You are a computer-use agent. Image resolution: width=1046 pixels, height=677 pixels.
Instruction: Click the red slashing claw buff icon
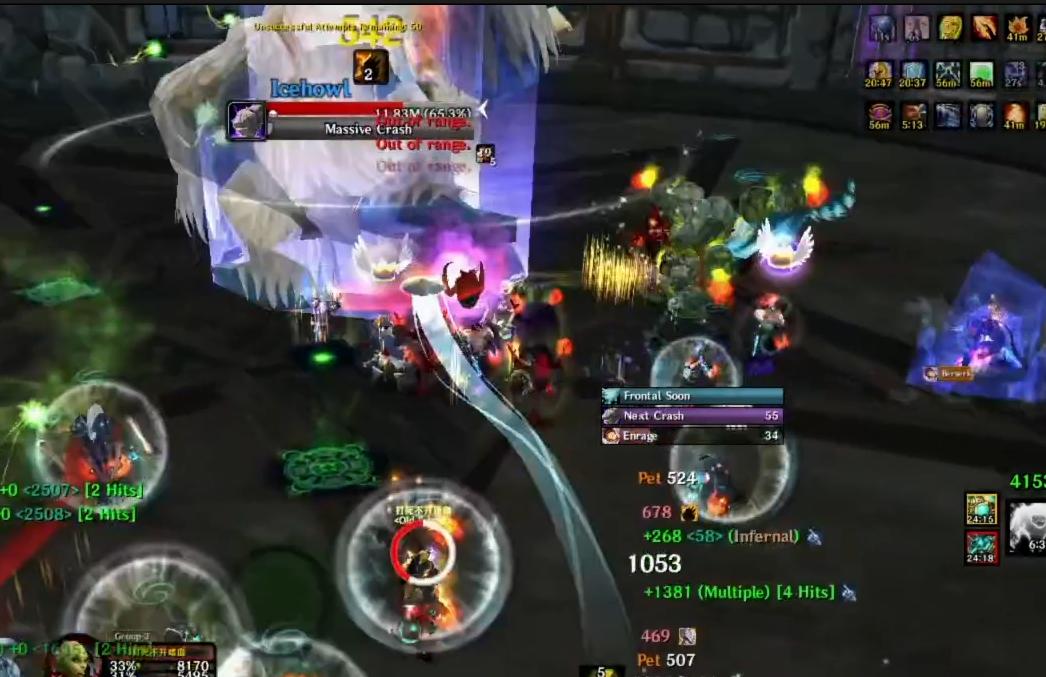point(984,27)
